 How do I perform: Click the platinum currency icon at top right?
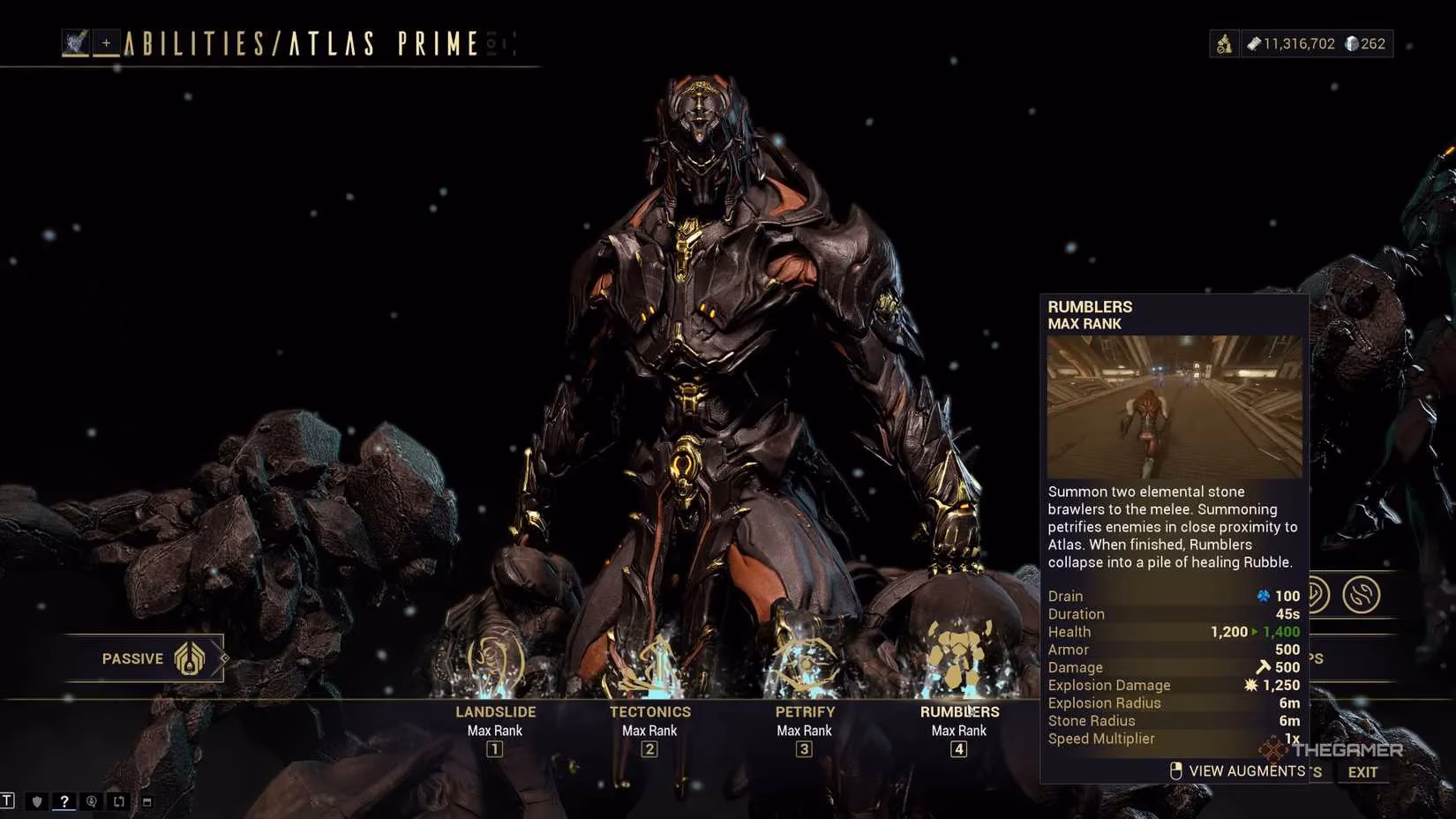[1349, 42]
